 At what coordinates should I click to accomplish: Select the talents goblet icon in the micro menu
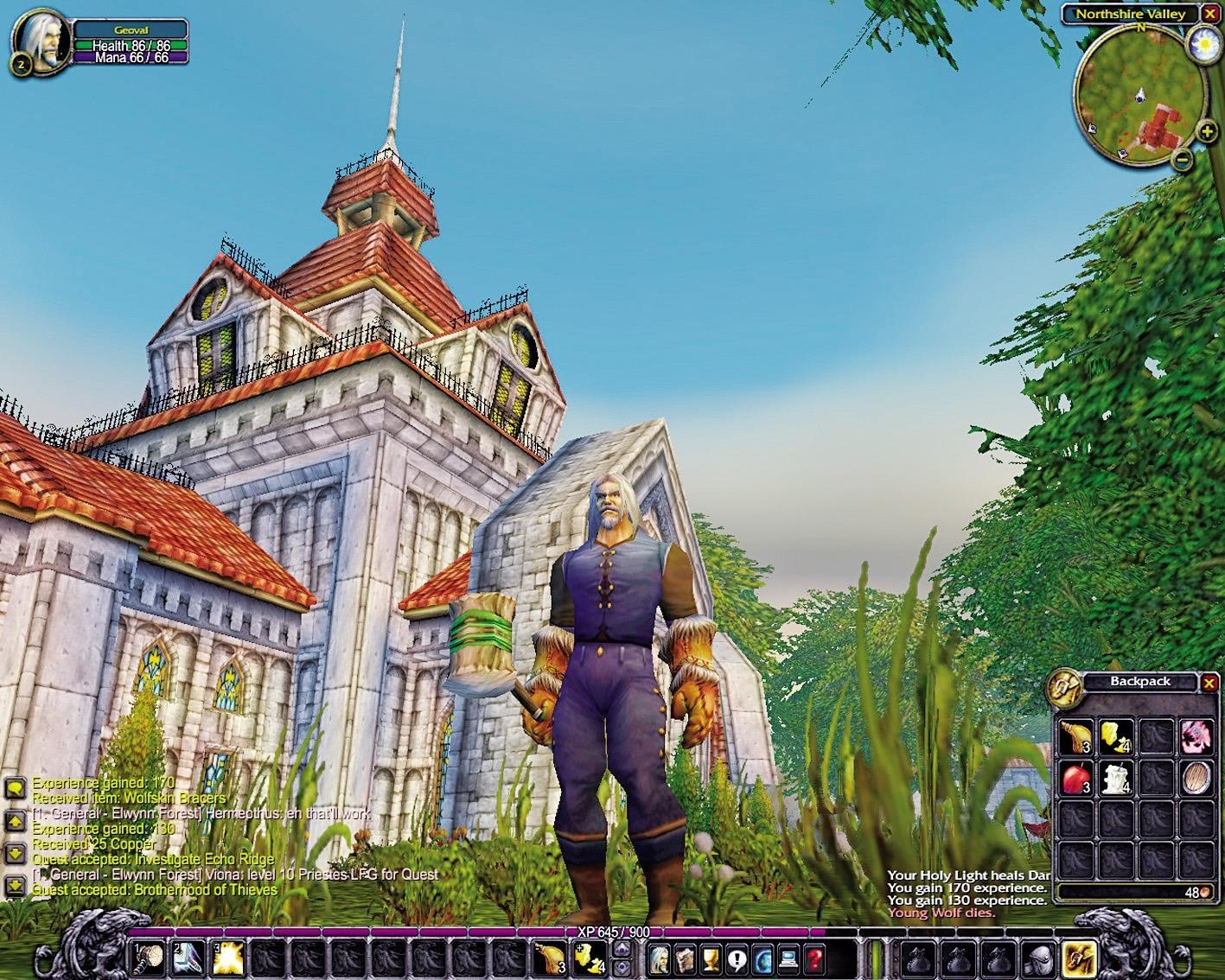click(x=711, y=959)
